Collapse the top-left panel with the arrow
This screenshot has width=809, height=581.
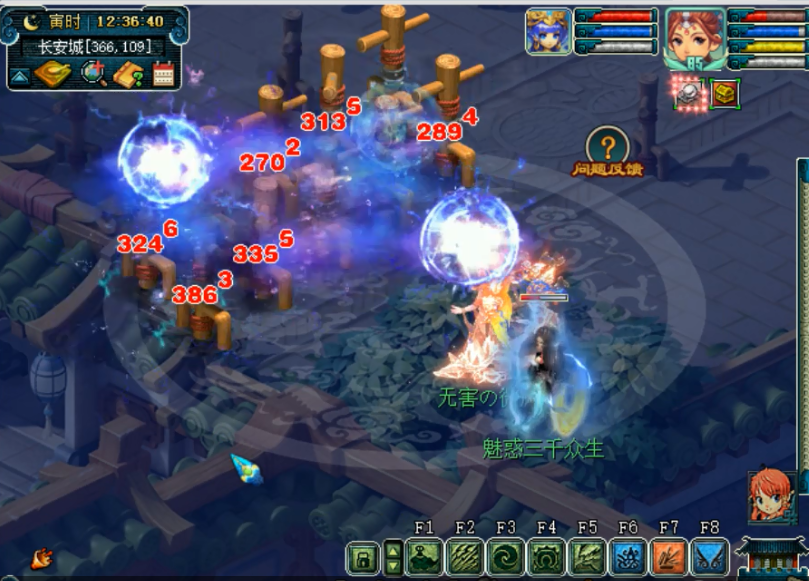pyautogui.click(x=19, y=76)
